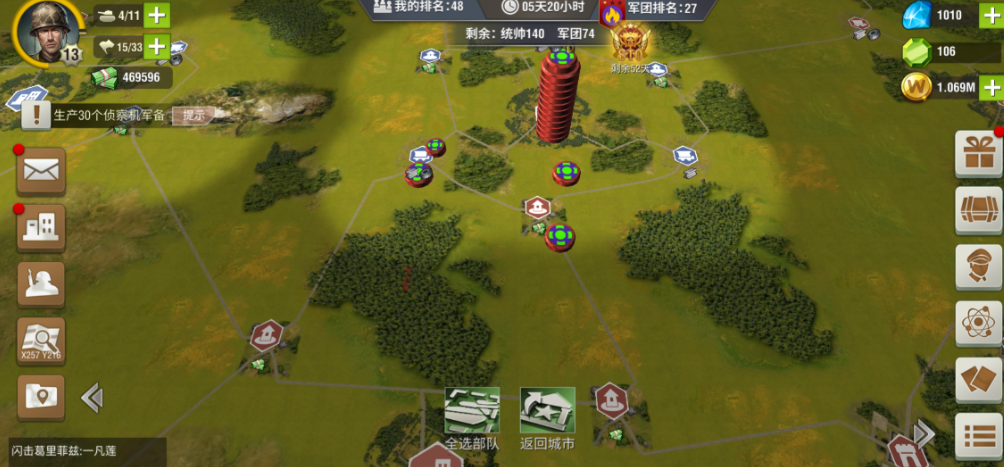Add more aircraft capacity with plus button
Screen dimensions: 1004x467
point(157,46)
